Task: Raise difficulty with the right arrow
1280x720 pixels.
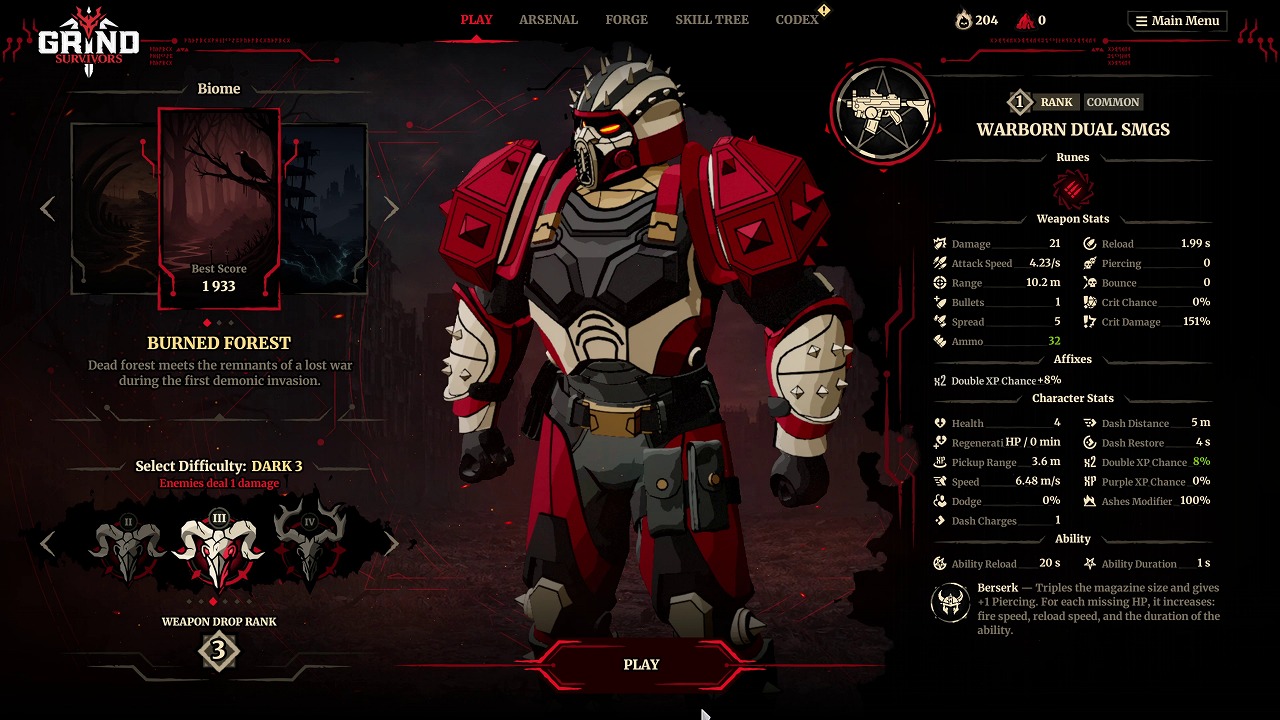Action: pos(391,543)
